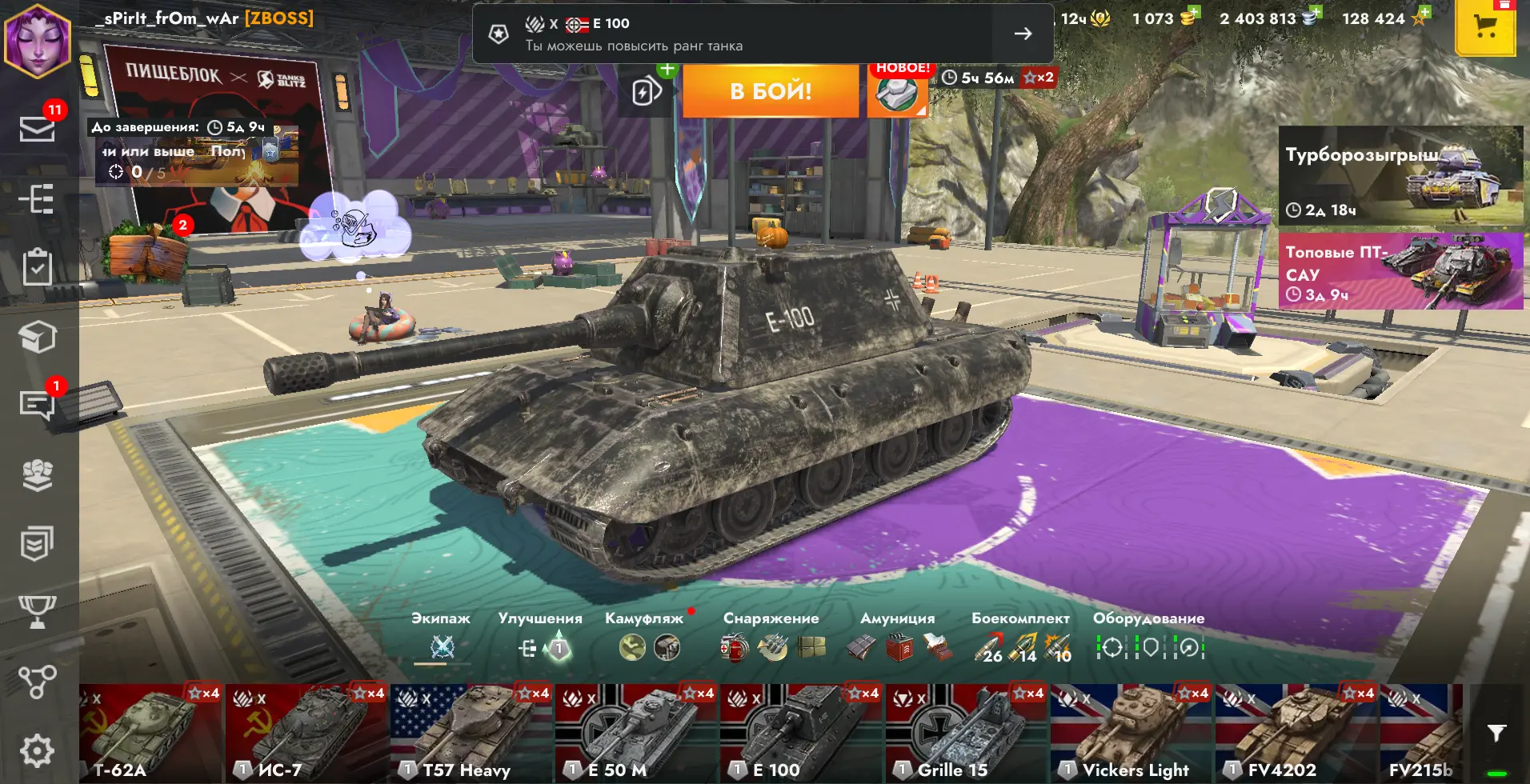The height and width of the screenshot is (784, 1530).
Task: Choose the T57 Heavy tank
Action: 472,733
